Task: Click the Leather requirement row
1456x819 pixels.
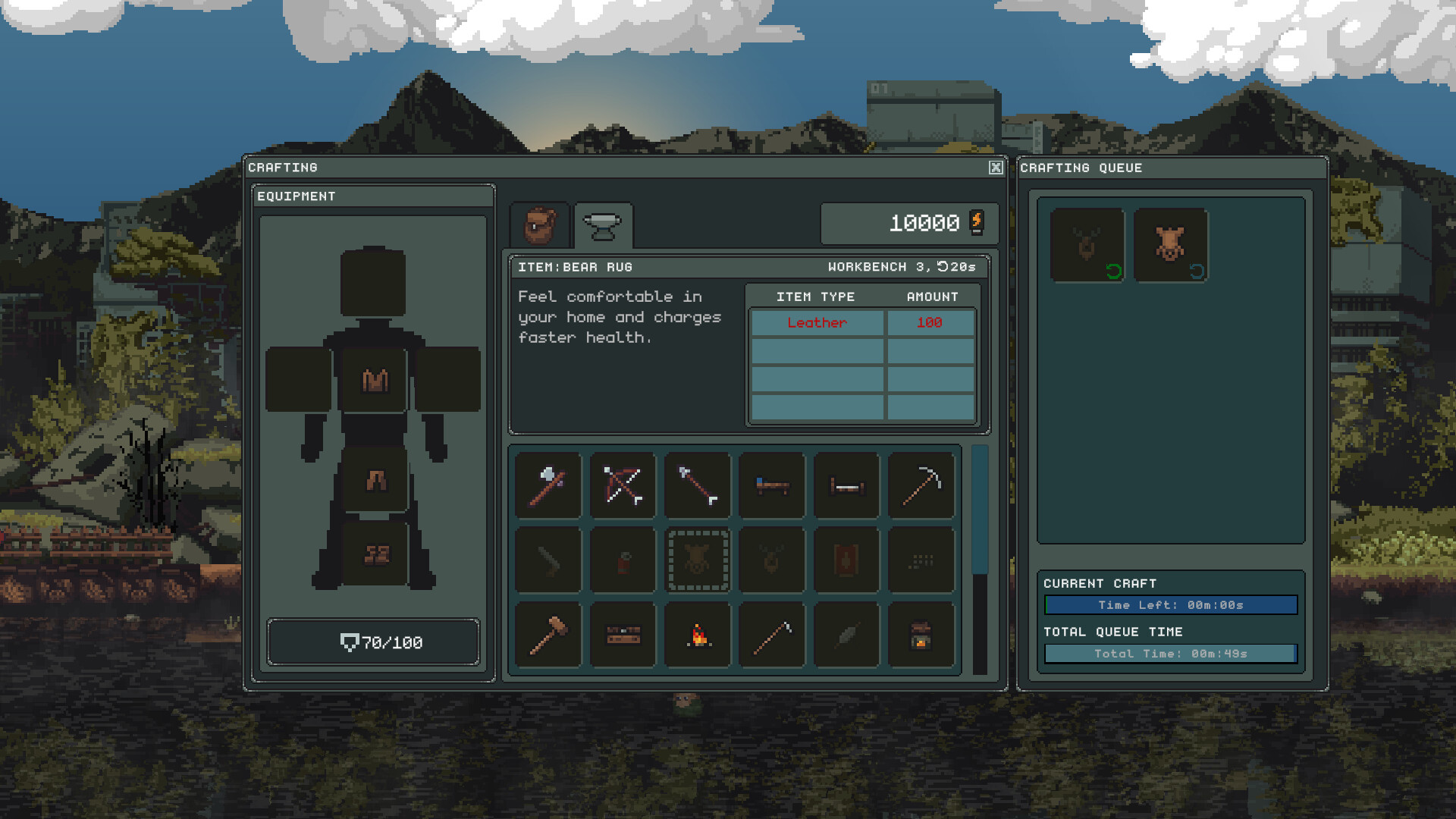Action: point(862,322)
